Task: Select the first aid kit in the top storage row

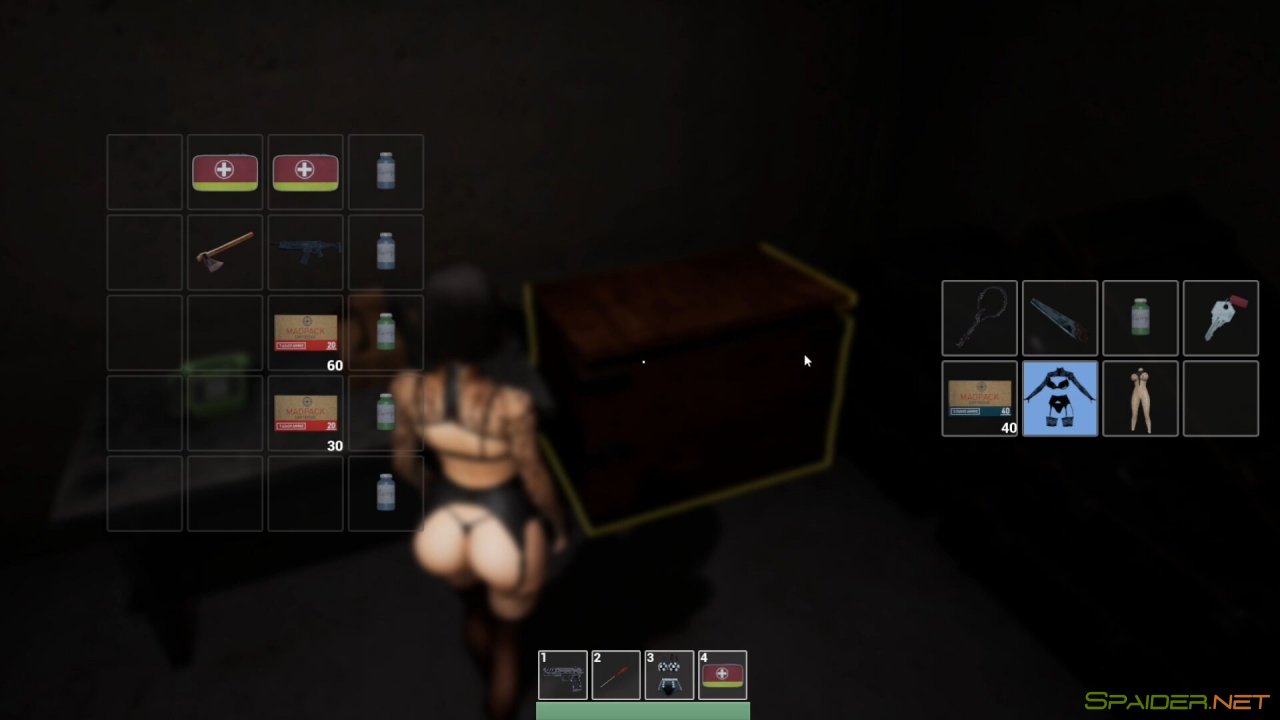Action: point(225,171)
